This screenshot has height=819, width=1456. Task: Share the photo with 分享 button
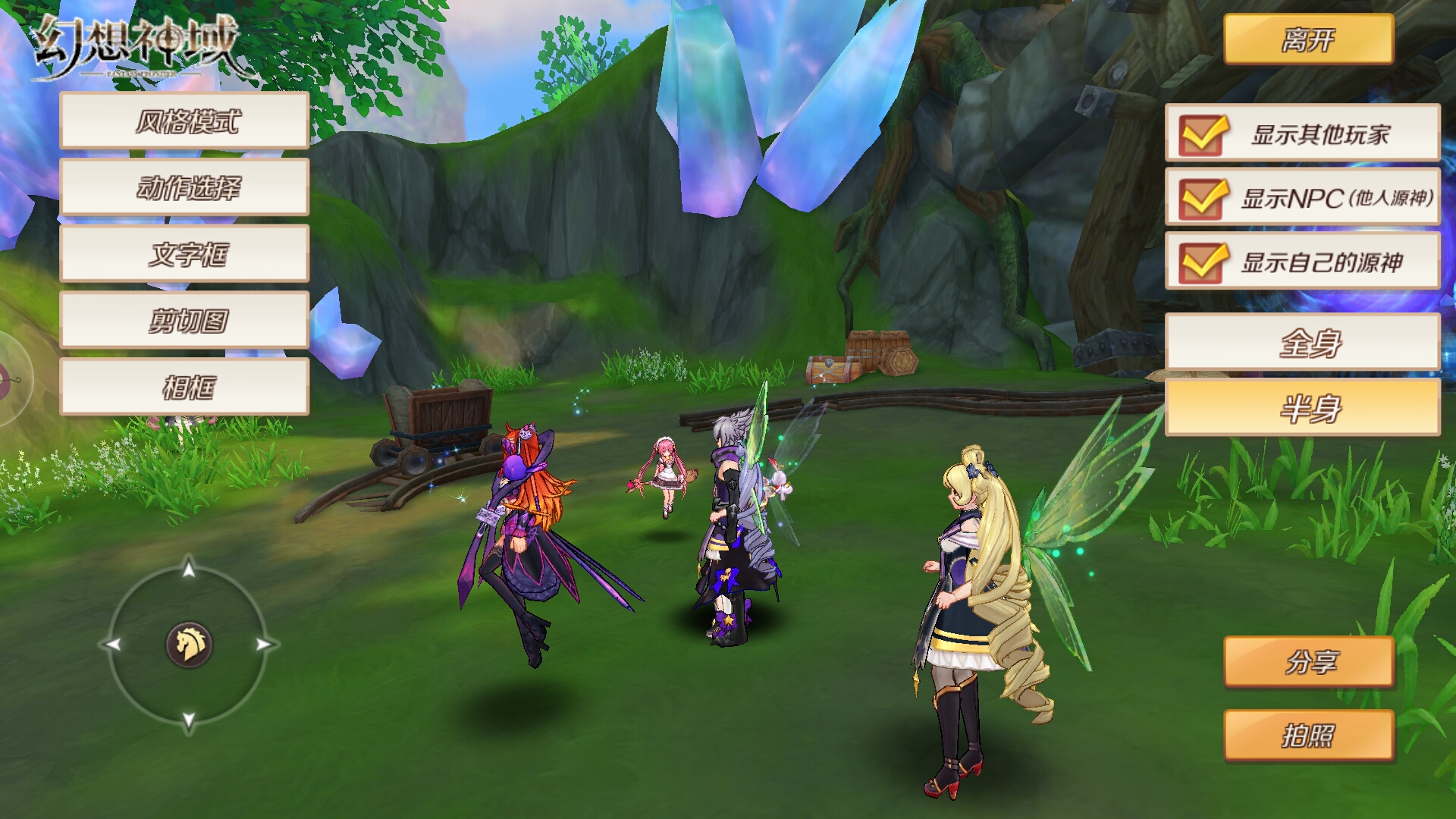(1308, 662)
